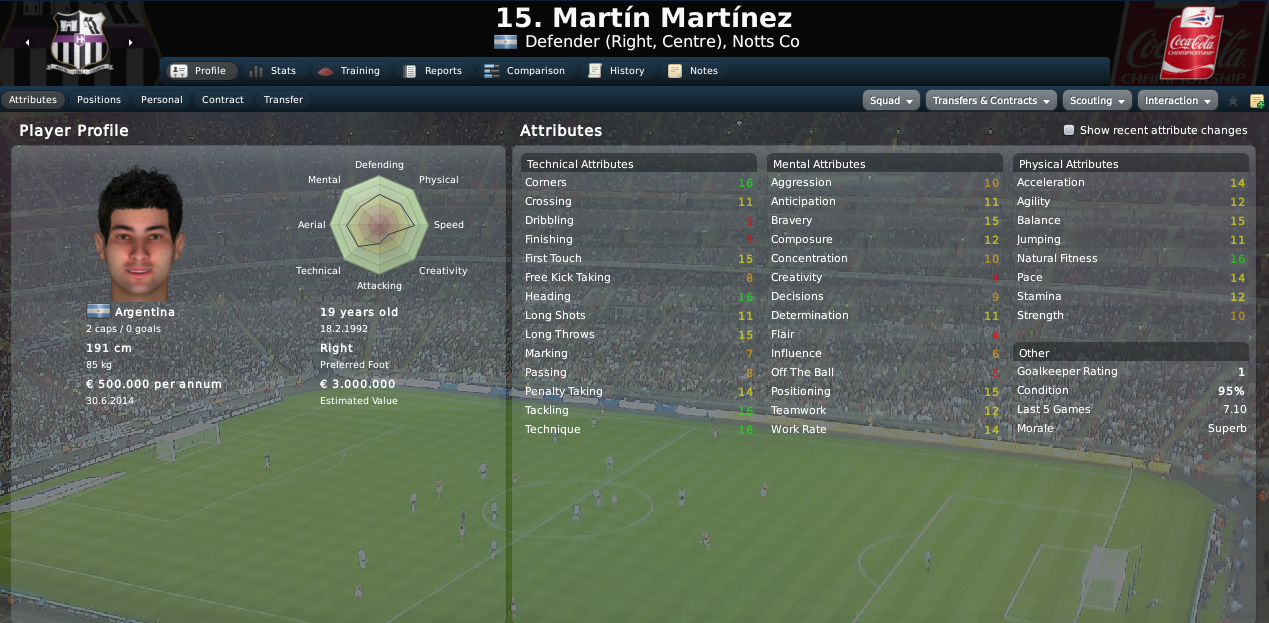Open the Comparison tab
This screenshot has height=623, width=1269.
pyautogui.click(x=524, y=71)
